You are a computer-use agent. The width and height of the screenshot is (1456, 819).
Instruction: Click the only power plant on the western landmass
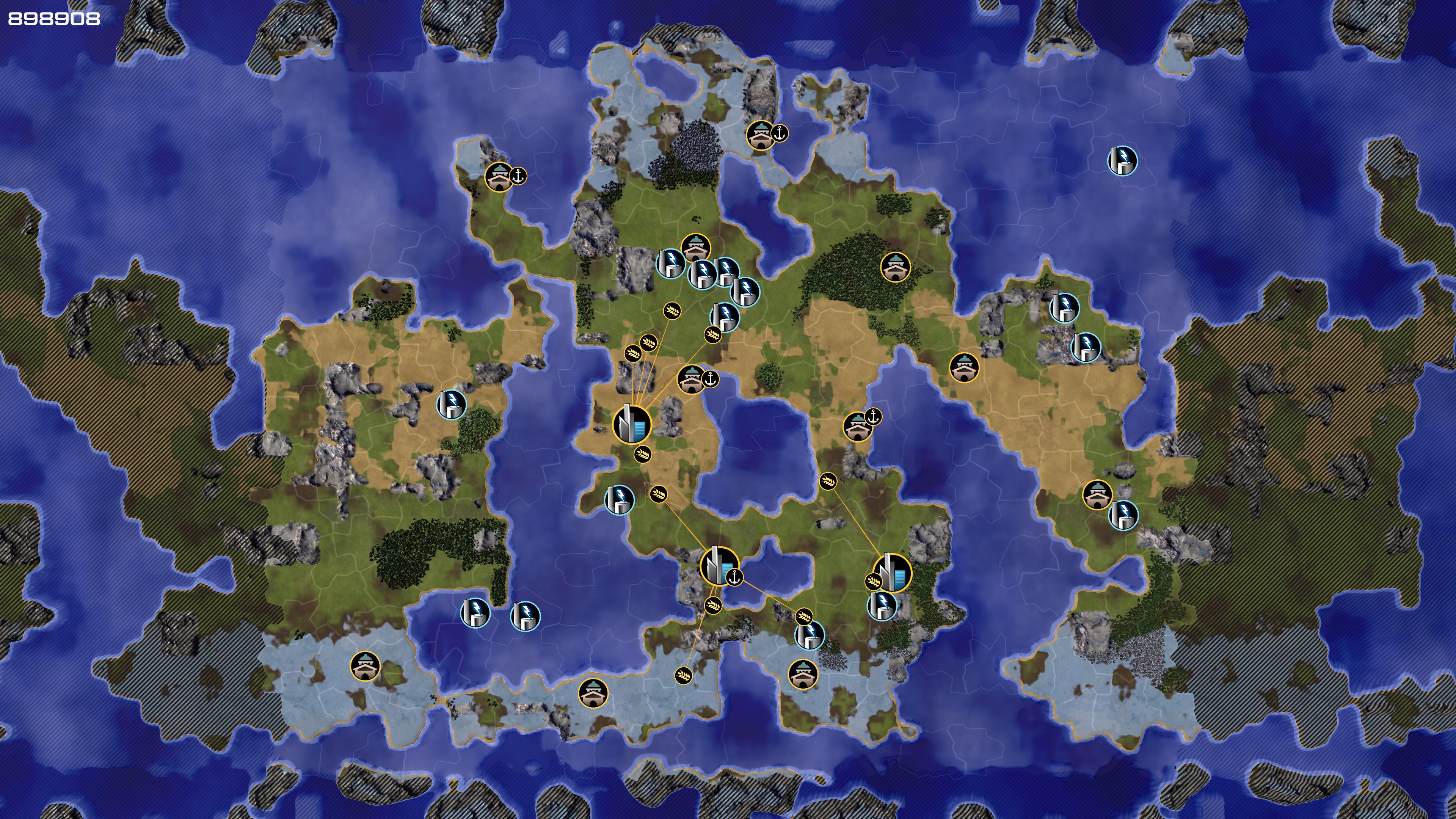(x=451, y=403)
